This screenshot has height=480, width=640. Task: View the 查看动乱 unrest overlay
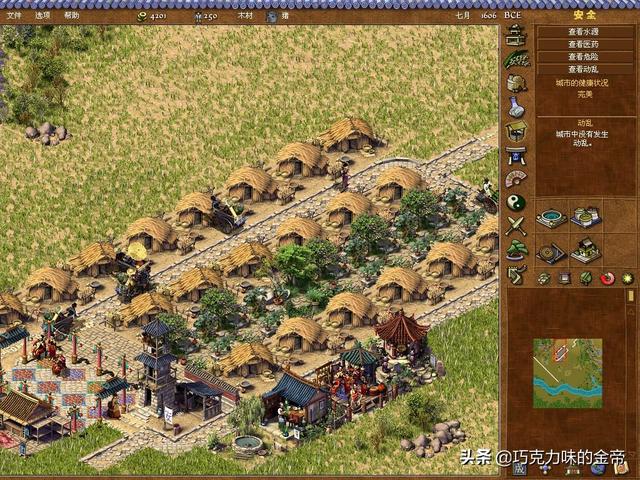tap(583, 69)
